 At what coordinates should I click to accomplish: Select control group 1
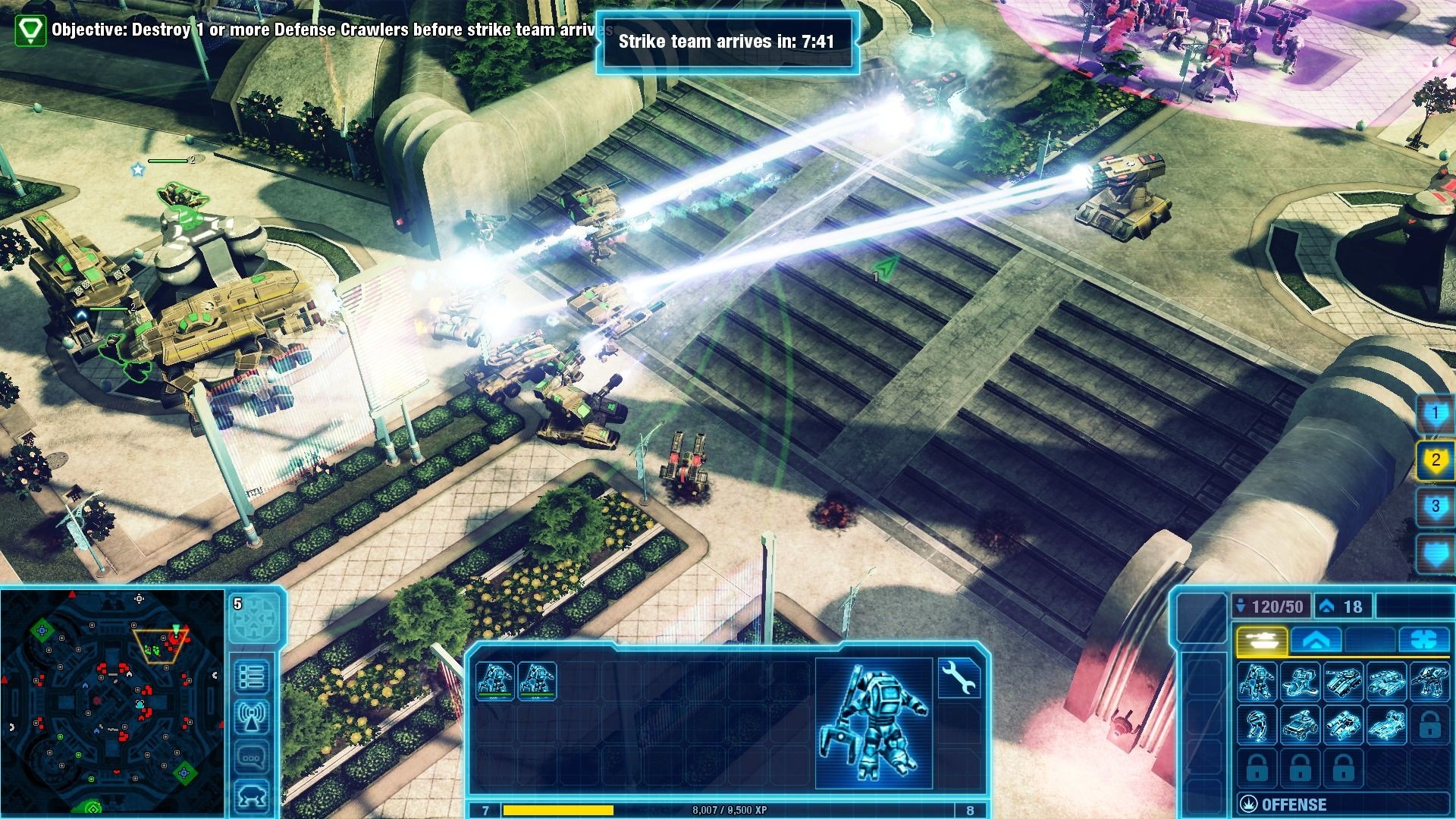coord(1435,415)
